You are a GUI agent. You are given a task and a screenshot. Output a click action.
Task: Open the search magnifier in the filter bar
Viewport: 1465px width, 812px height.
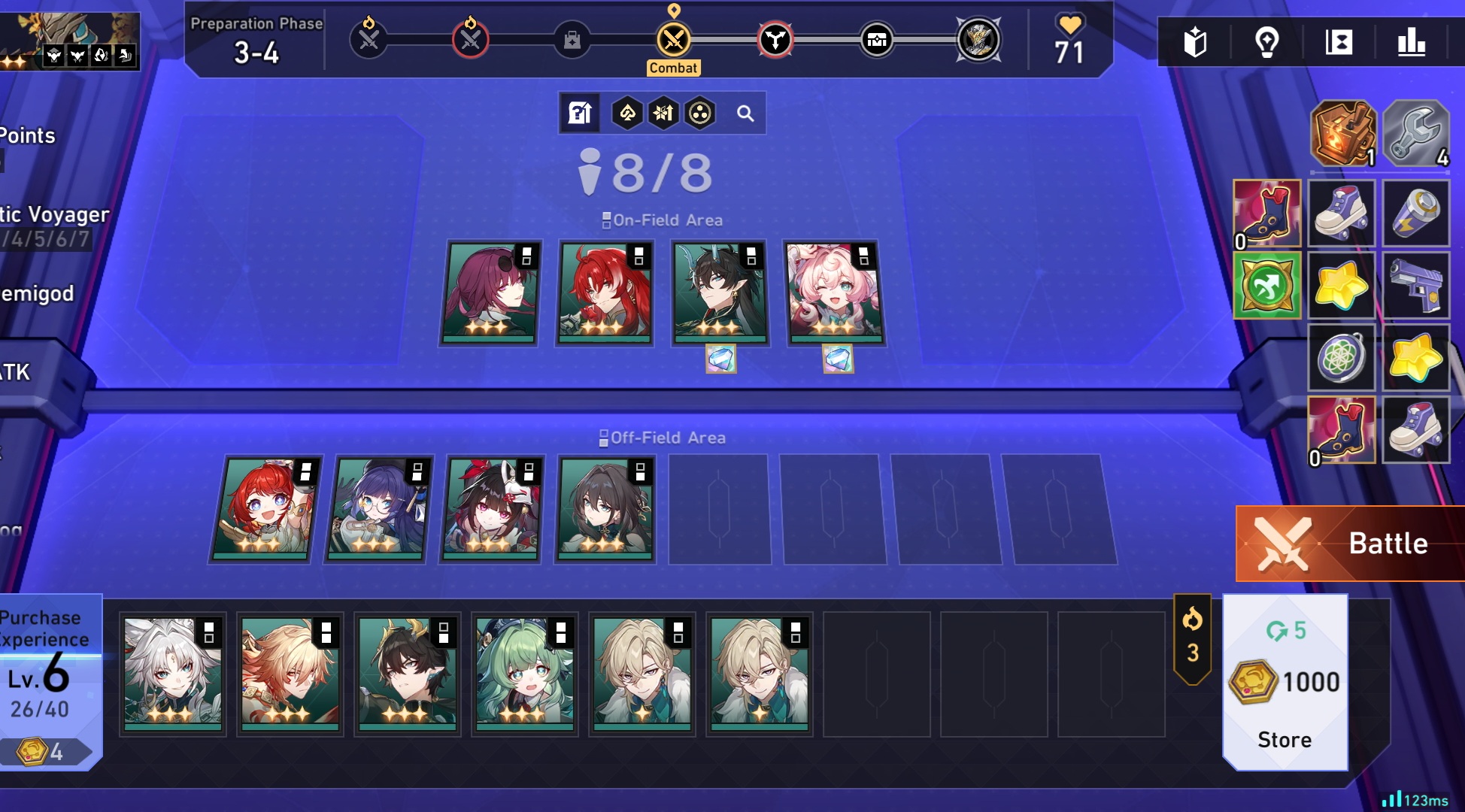pos(745,114)
